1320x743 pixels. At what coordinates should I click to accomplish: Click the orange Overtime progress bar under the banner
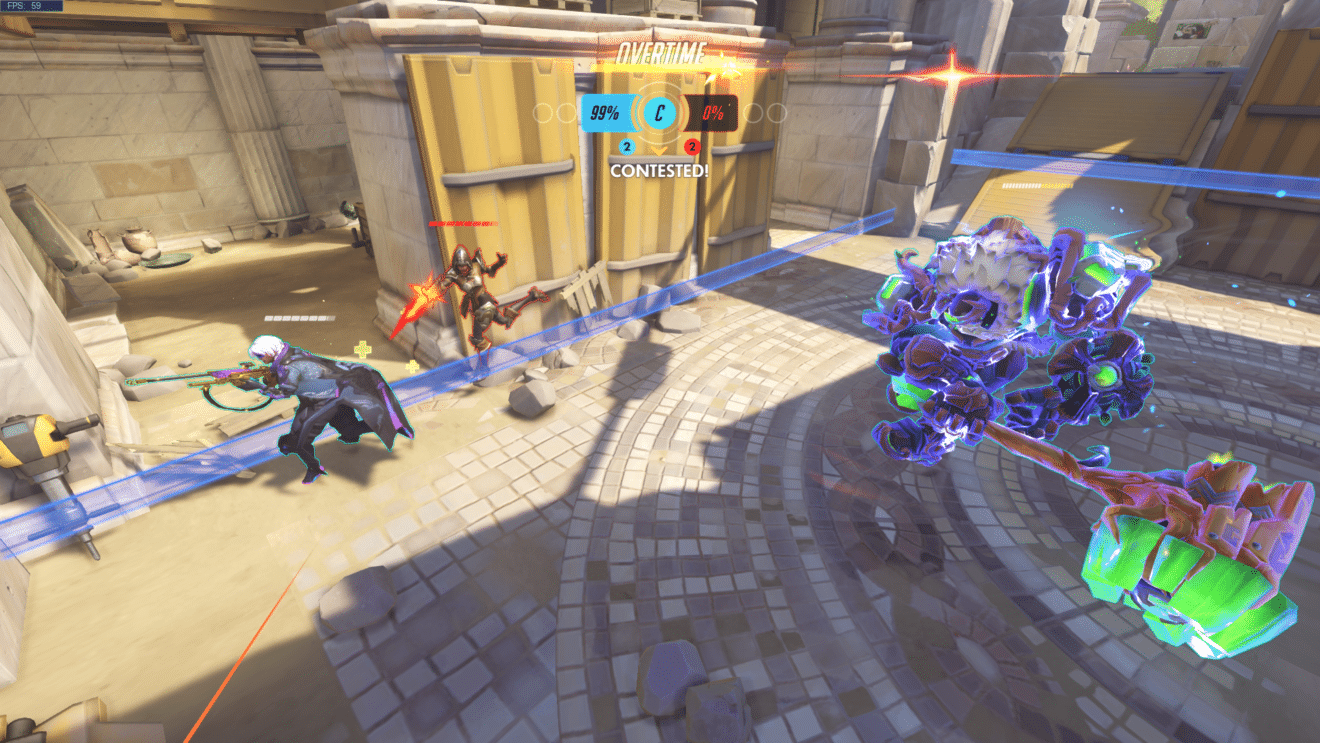[666, 69]
